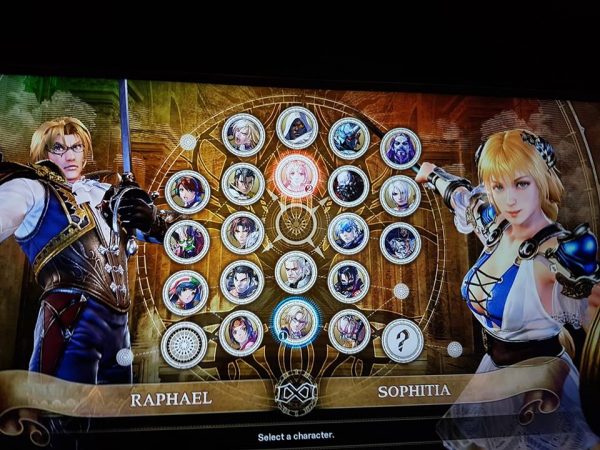This screenshot has width=600, height=450.
Task: Choose the brown-haired woman with pink outfit
Action: coord(241,331)
